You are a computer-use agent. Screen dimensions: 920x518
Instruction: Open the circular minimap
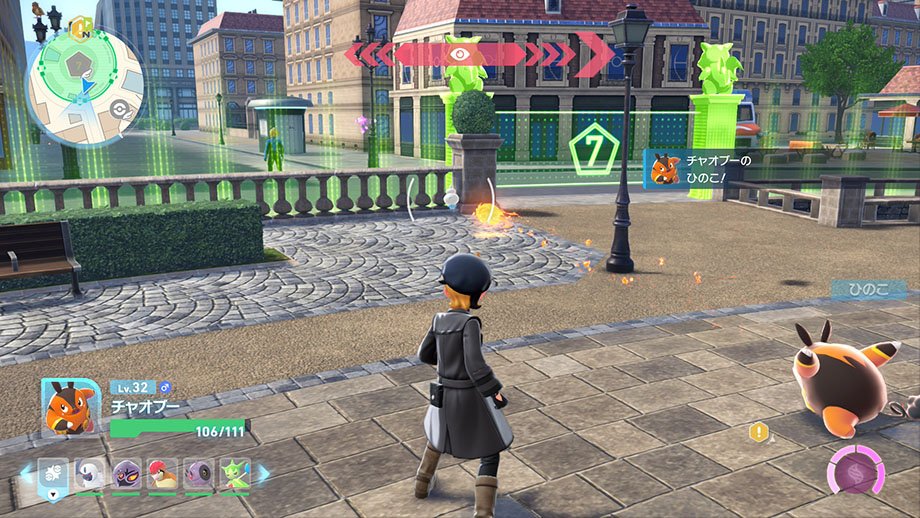(85, 88)
